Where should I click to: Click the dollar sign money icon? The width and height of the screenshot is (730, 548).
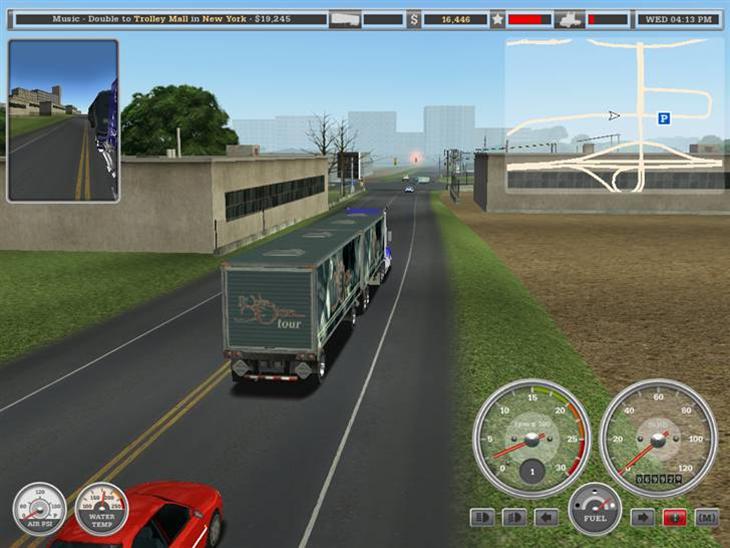pos(414,19)
